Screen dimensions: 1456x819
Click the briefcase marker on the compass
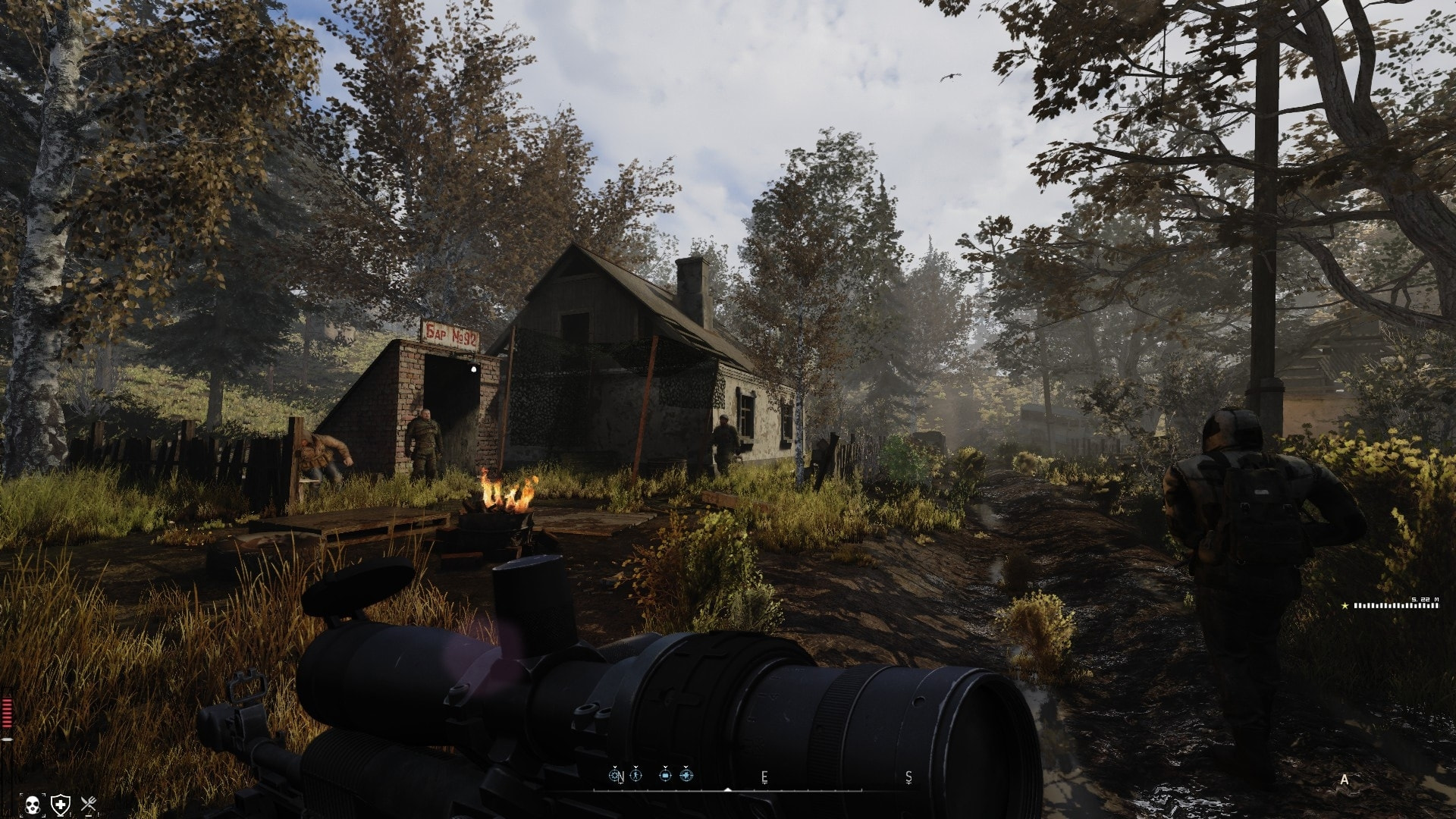[x=665, y=775]
